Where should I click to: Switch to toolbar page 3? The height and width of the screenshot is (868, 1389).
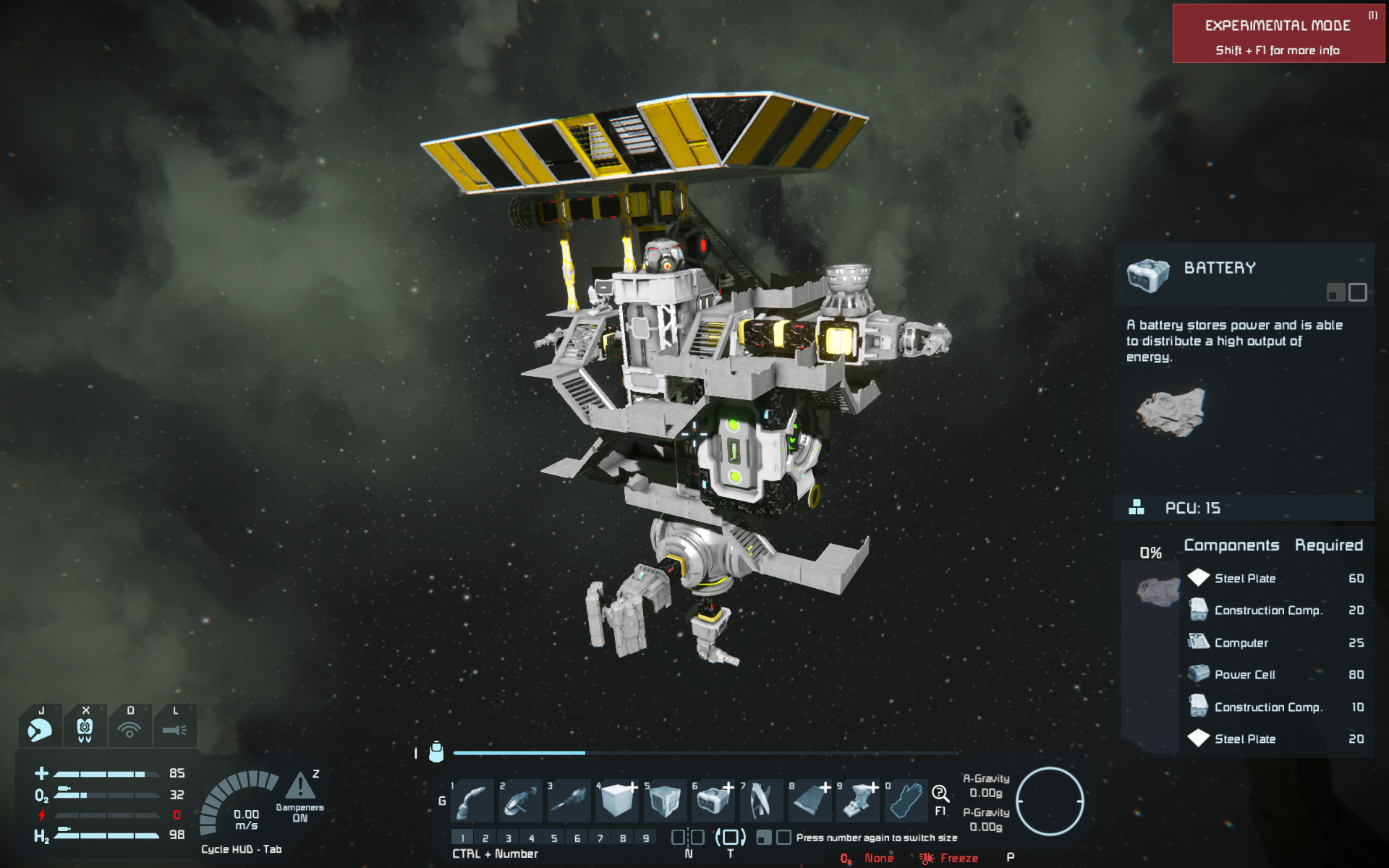tap(509, 838)
